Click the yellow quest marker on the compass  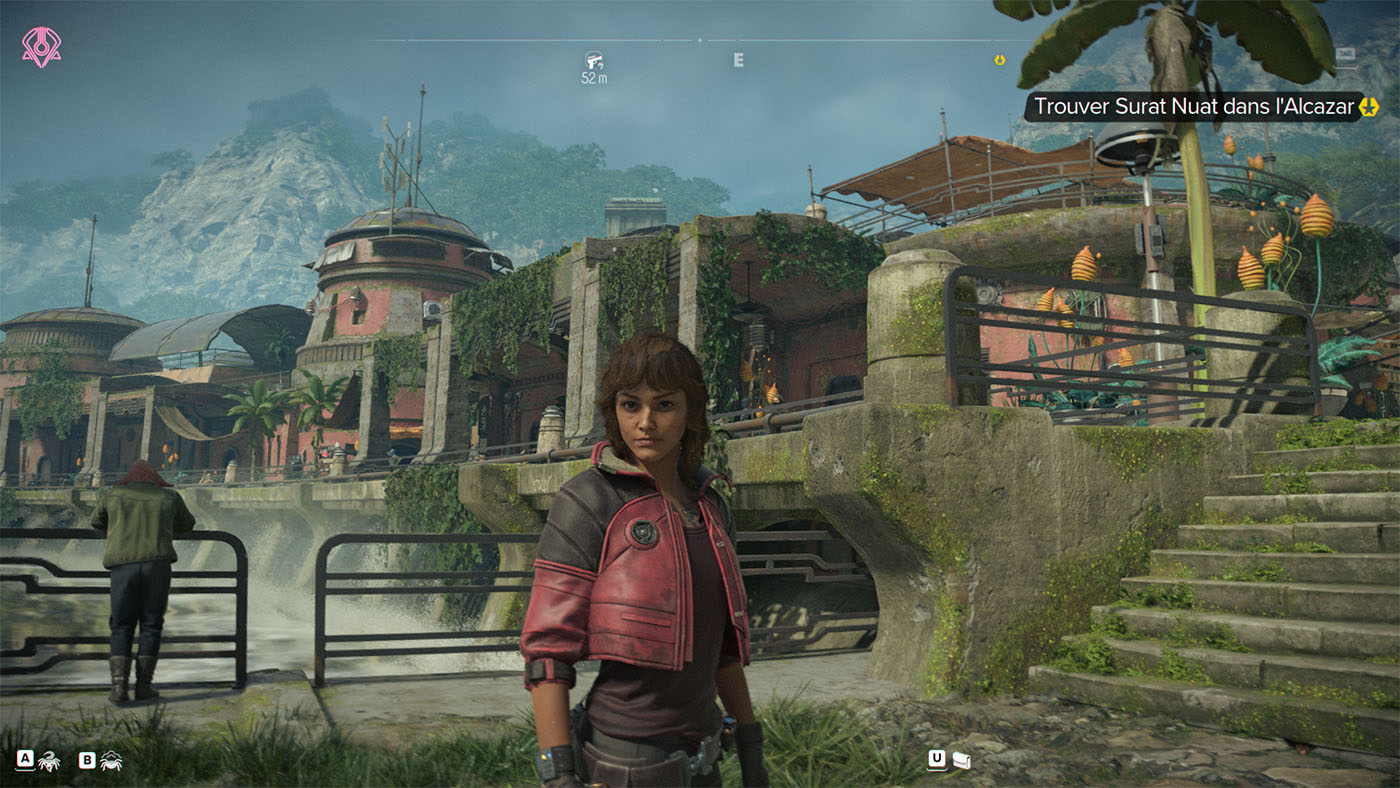click(x=999, y=60)
